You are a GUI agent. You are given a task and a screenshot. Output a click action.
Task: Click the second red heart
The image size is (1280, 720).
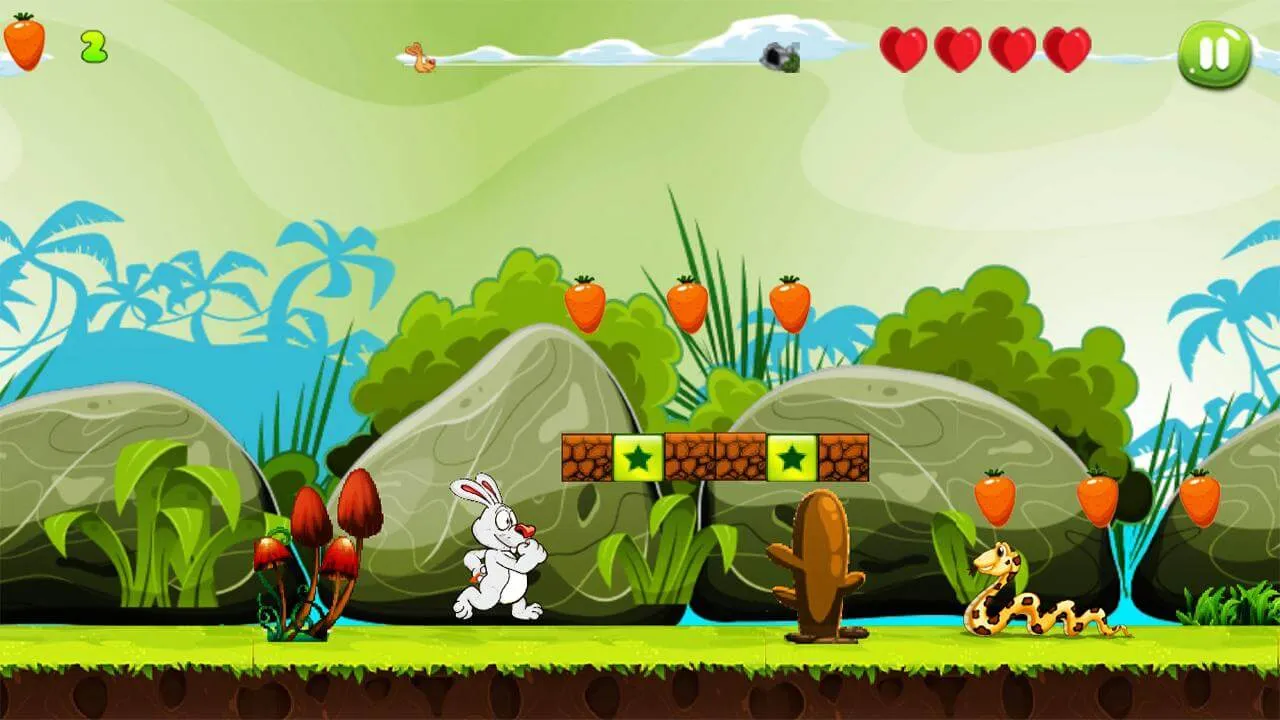coord(955,47)
